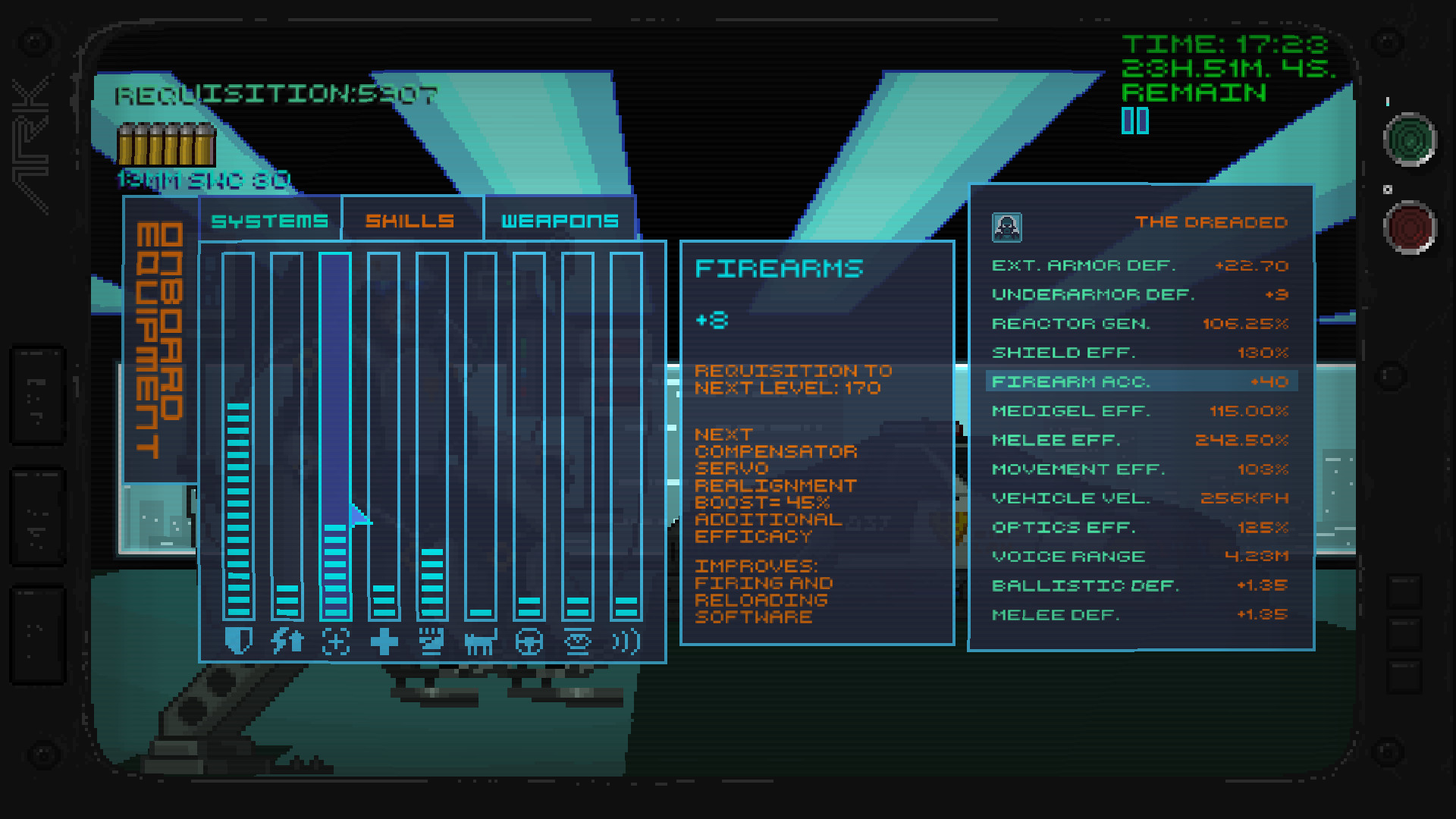Click The Dreaded character portrait icon
The width and height of the screenshot is (1456, 819).
pos(1006,224)
